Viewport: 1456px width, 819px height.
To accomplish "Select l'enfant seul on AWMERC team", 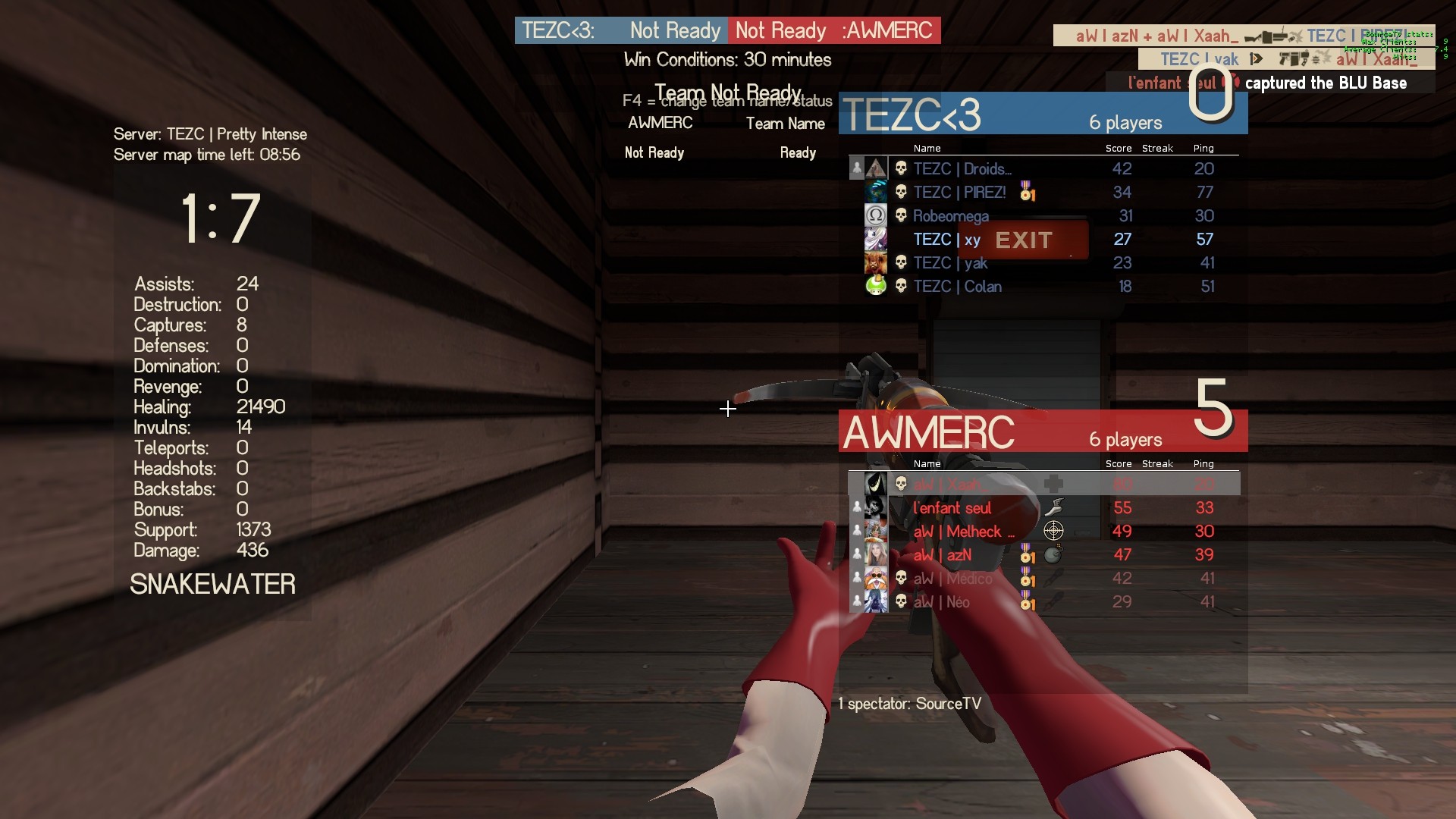I will (952, 508).
